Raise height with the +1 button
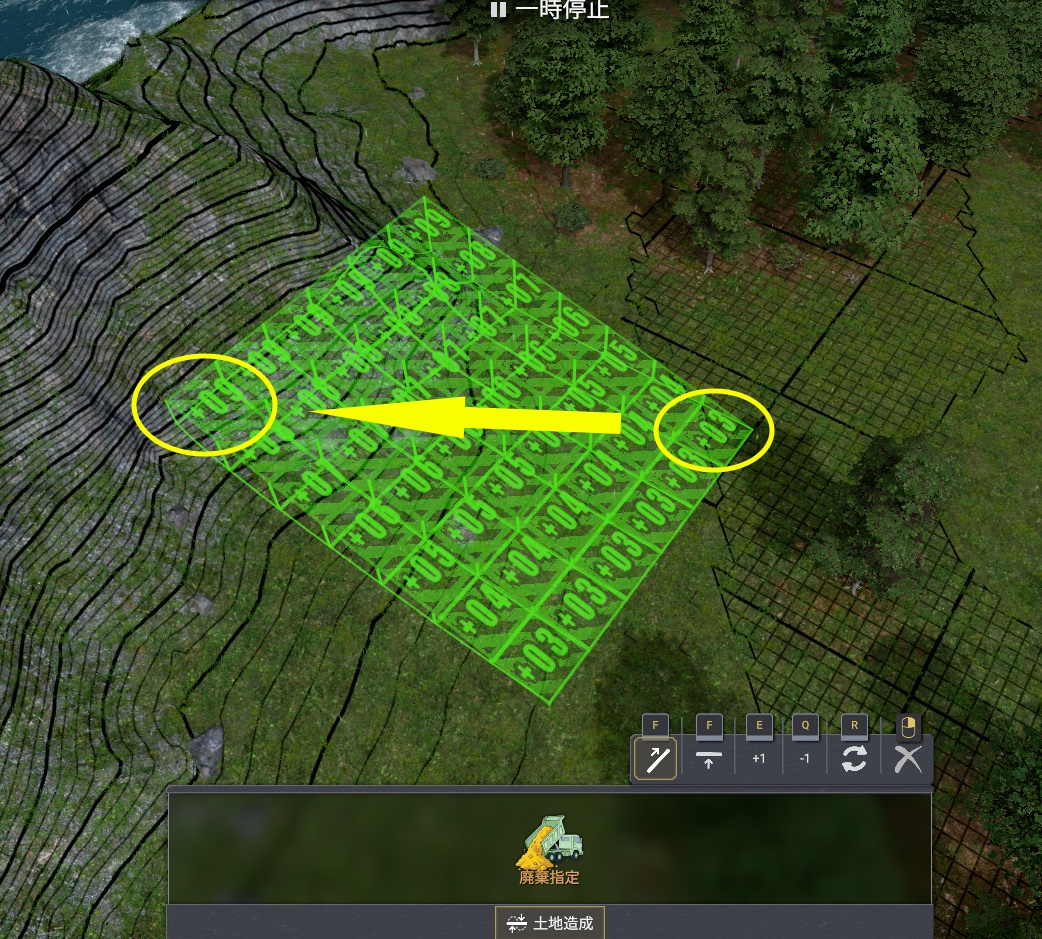This screenshot has width=1042, height=939. click(x=758, y=760)
